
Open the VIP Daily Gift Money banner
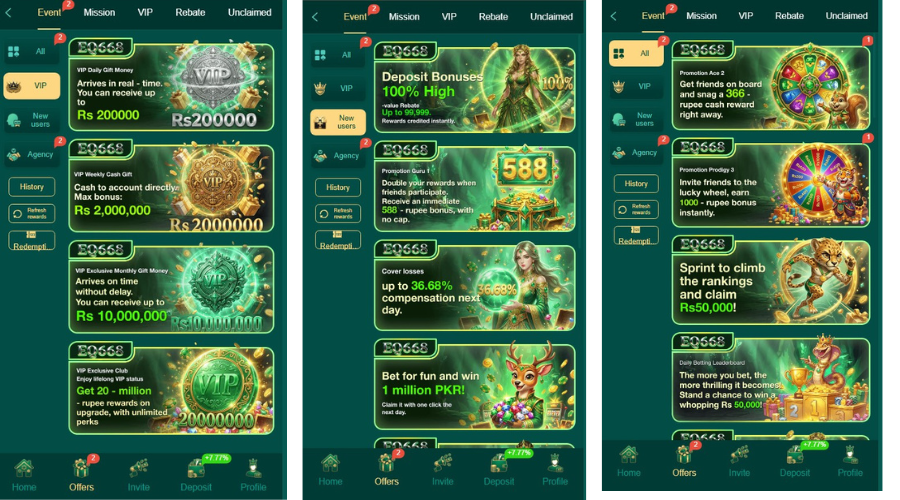tap(170, 88)
